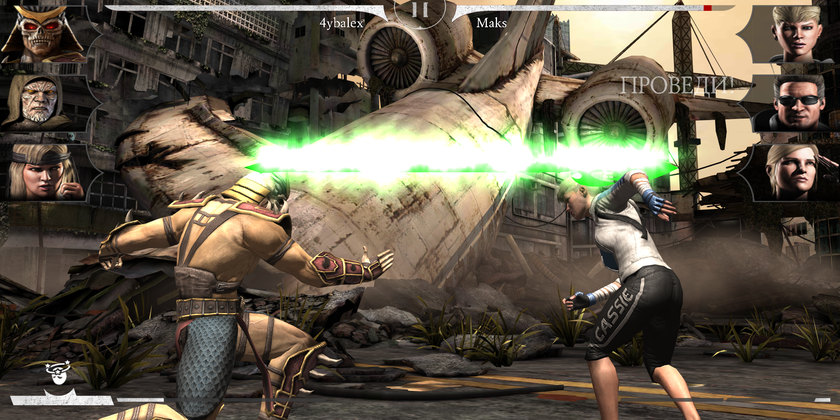Tag in the hooded white-bearded teammate
Image resolution: width=840 pixels, height=420 pixels.
click(38, 100)
